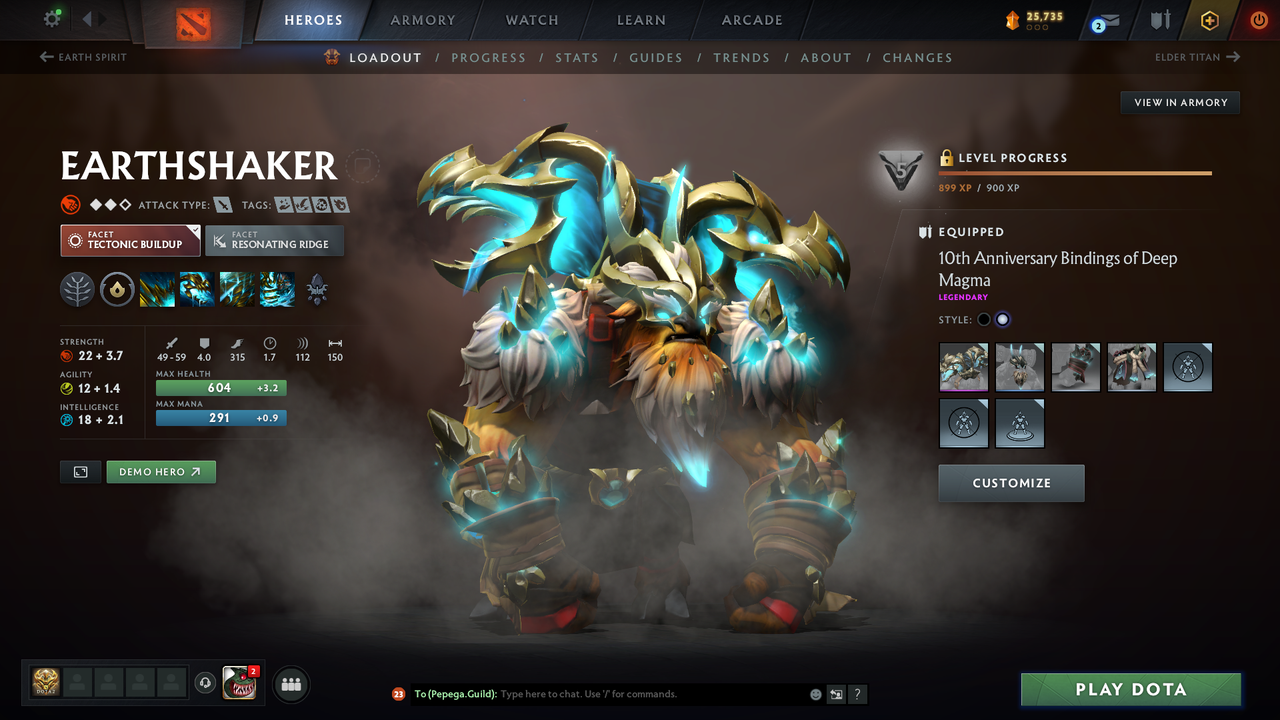Viewport: 1280px width, 720px height.
Task: Switch to the Resonating Ridge facet
Action: pos(274,240)
